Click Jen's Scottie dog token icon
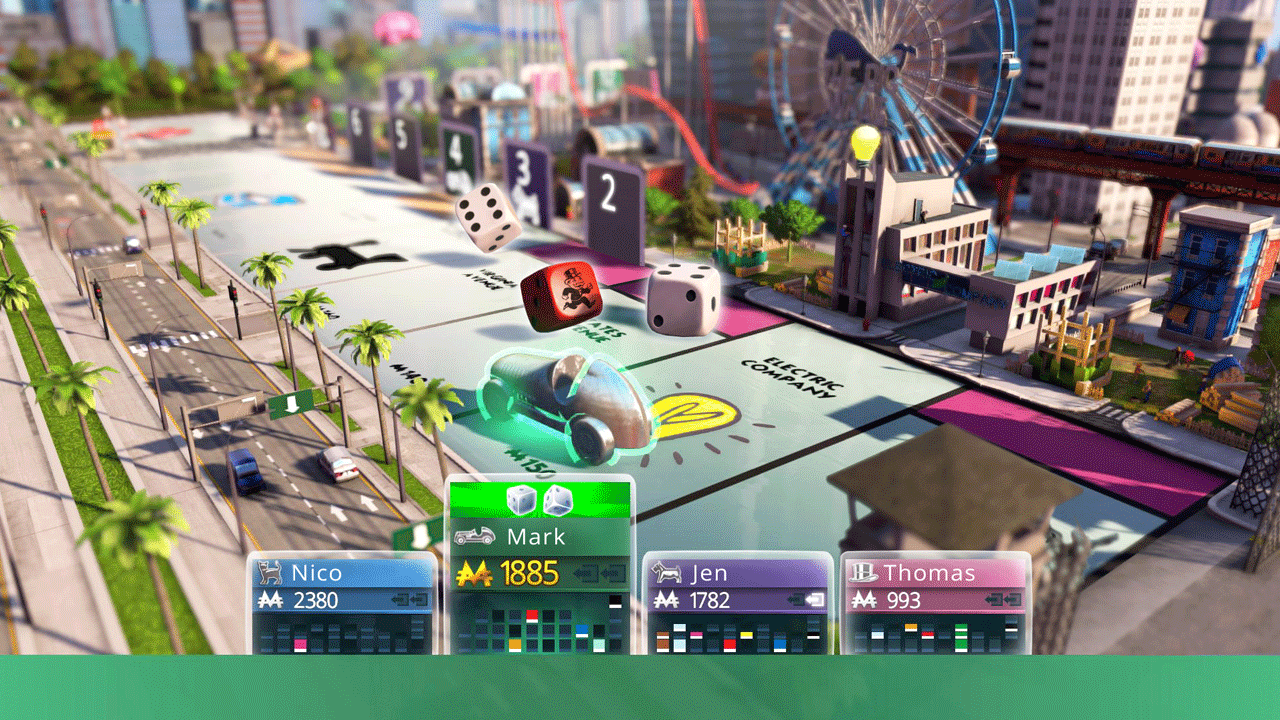Screen dimensions: 1280x720 665,572
